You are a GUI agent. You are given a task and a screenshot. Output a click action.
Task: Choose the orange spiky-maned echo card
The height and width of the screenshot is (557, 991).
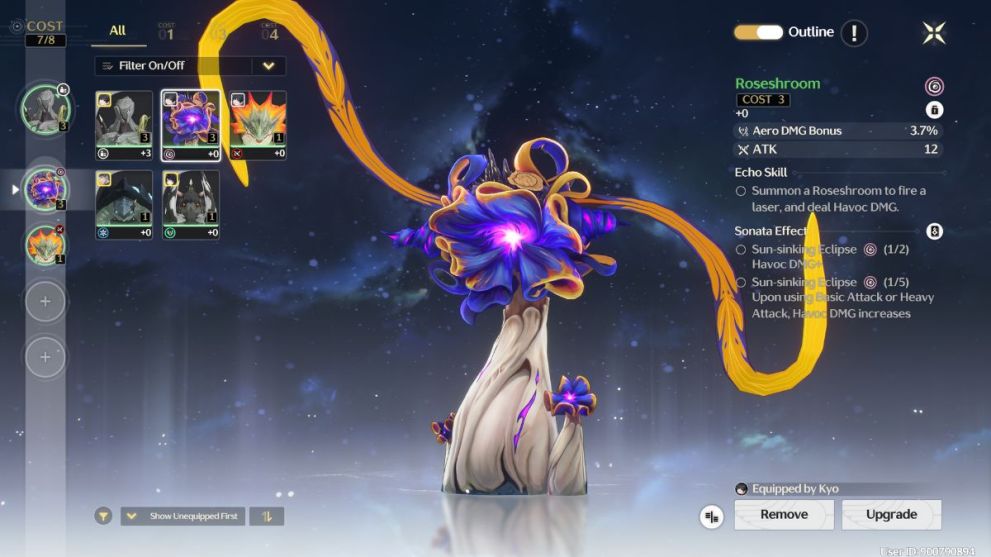[x=258, y=125]
